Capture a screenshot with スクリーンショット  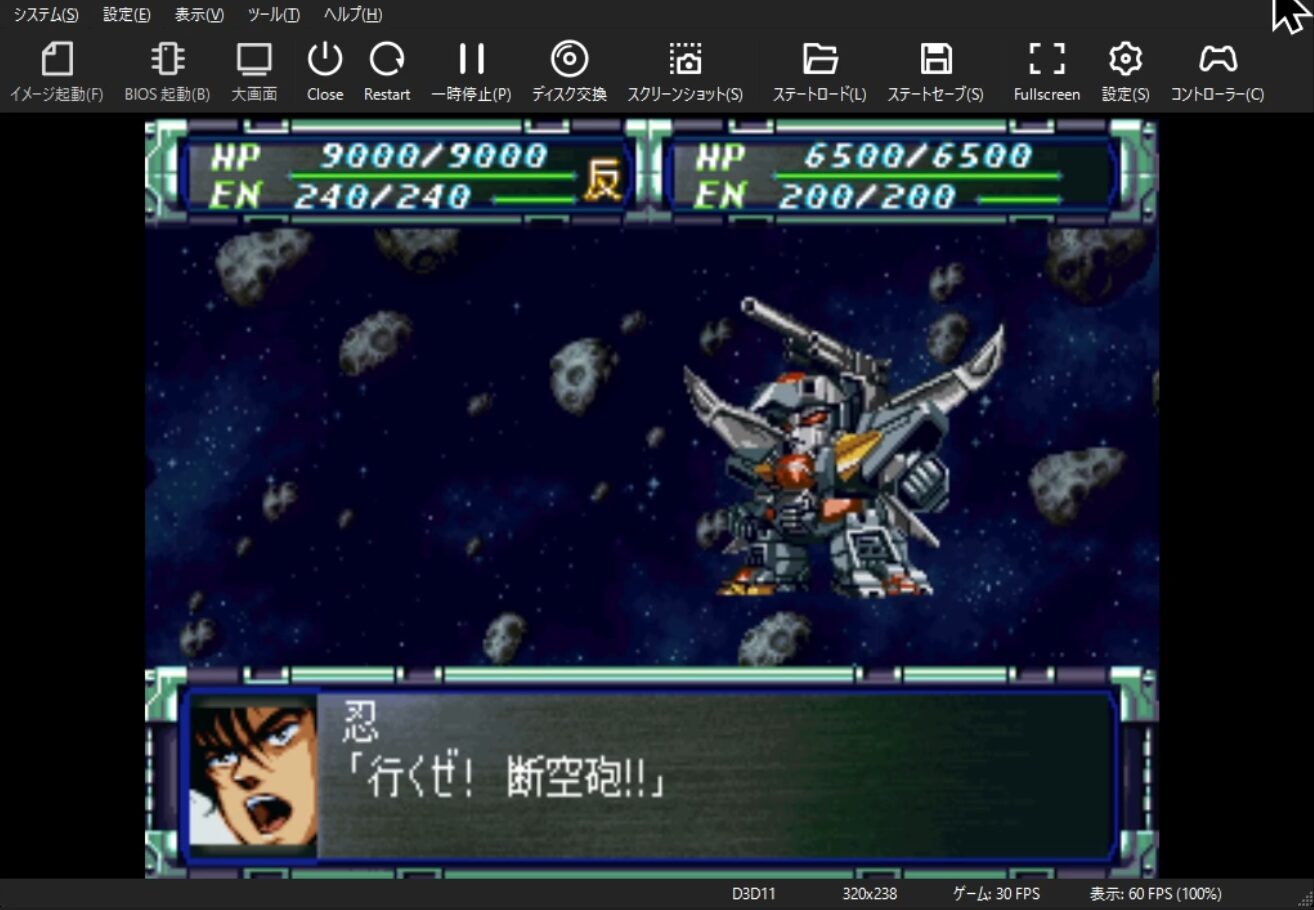(685, 68)
